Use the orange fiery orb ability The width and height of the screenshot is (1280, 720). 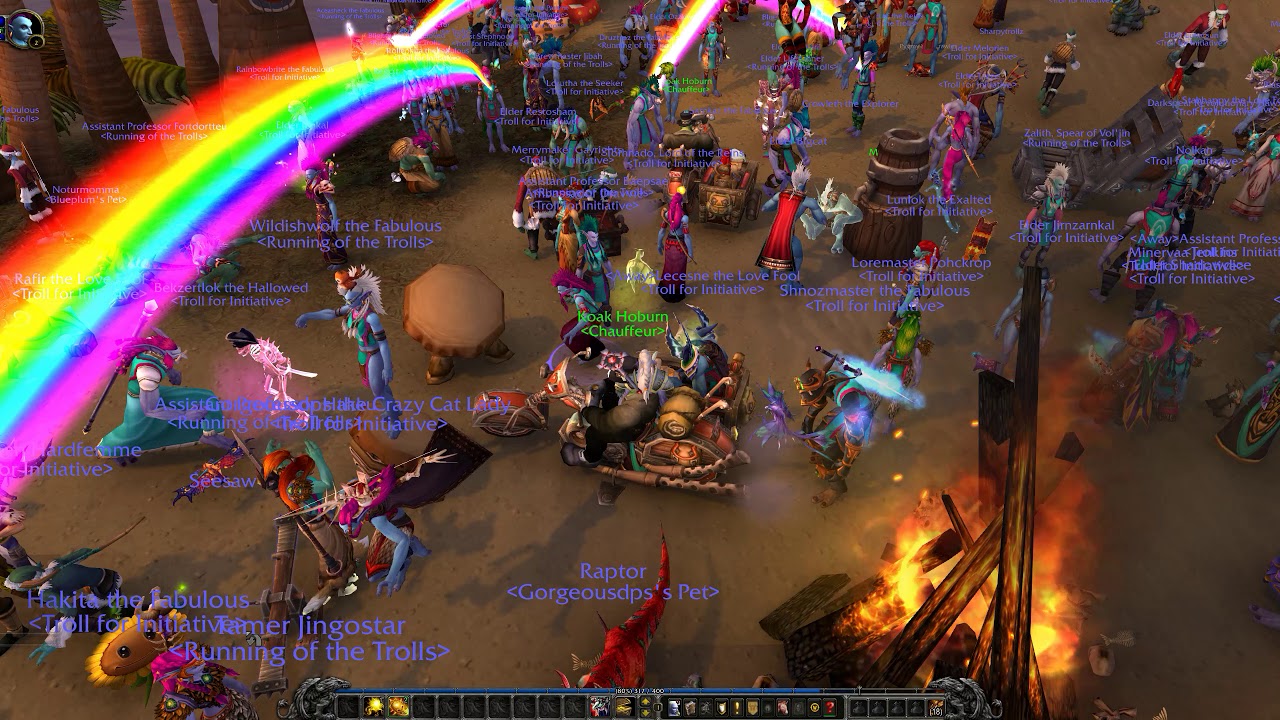pos(398,707)
